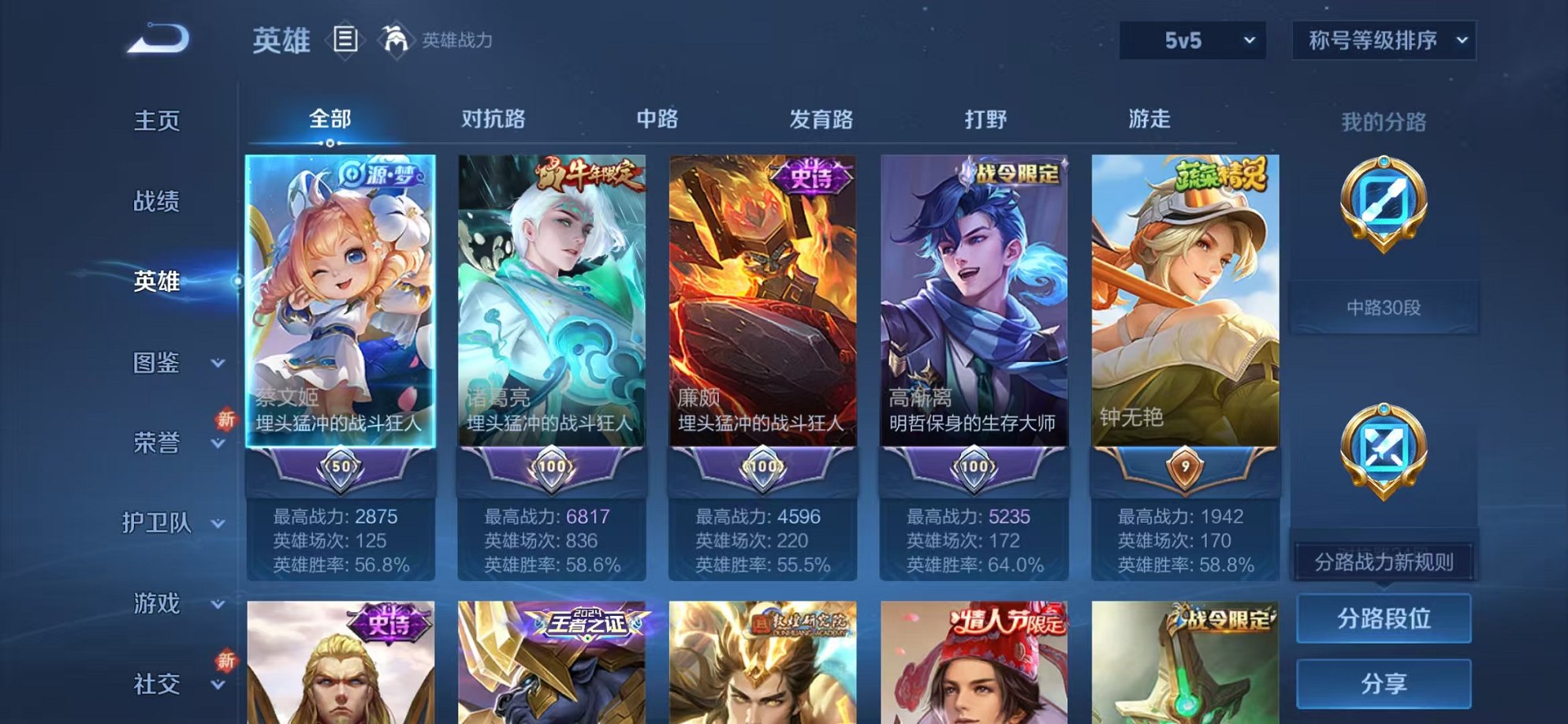Click the 英雄战力 helmet icon
The height and width of the screenshot is (724, 1568).
click(x=396, y=38)
